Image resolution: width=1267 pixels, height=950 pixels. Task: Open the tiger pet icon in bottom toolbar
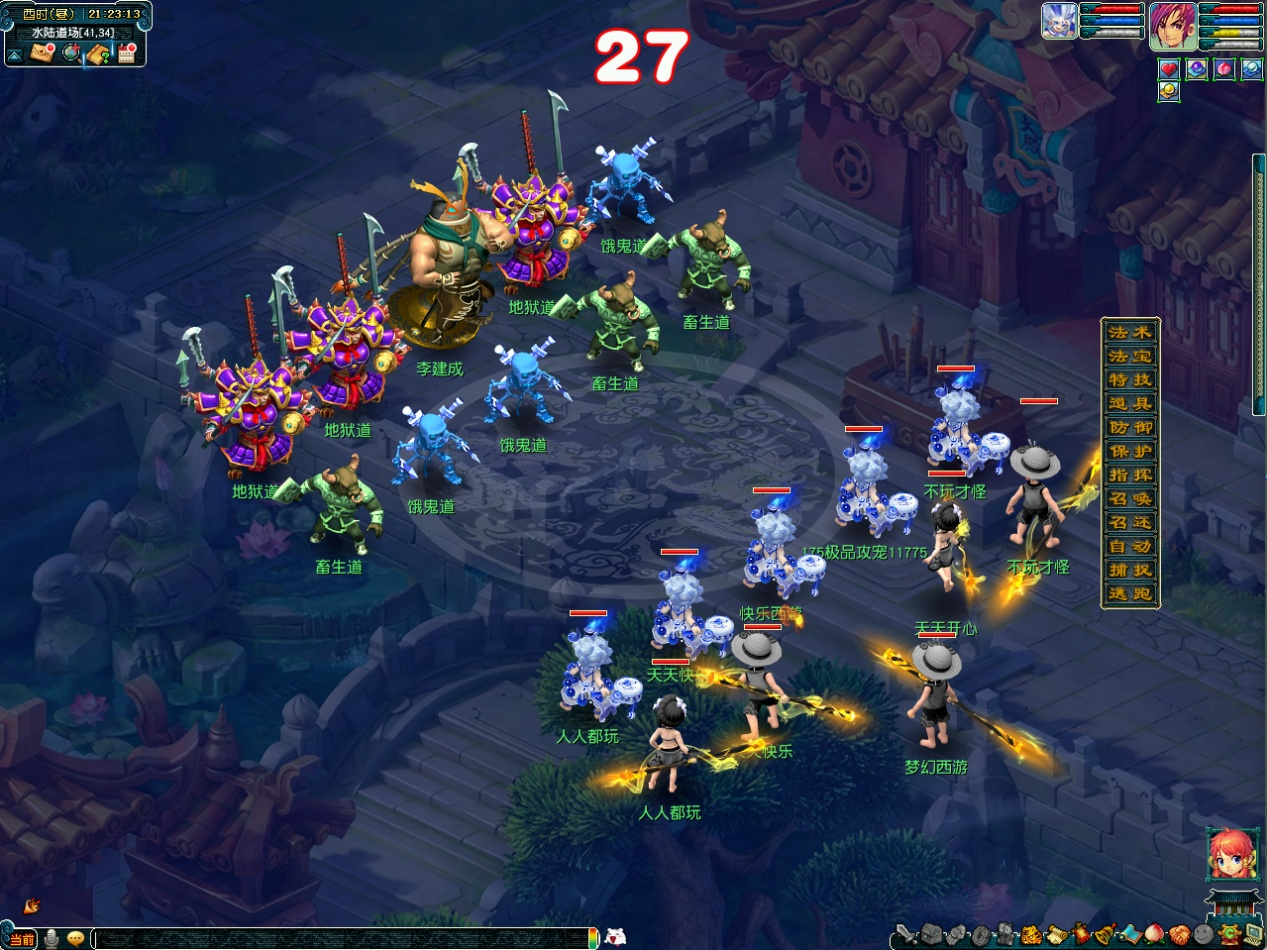(x=1032, y=936)
